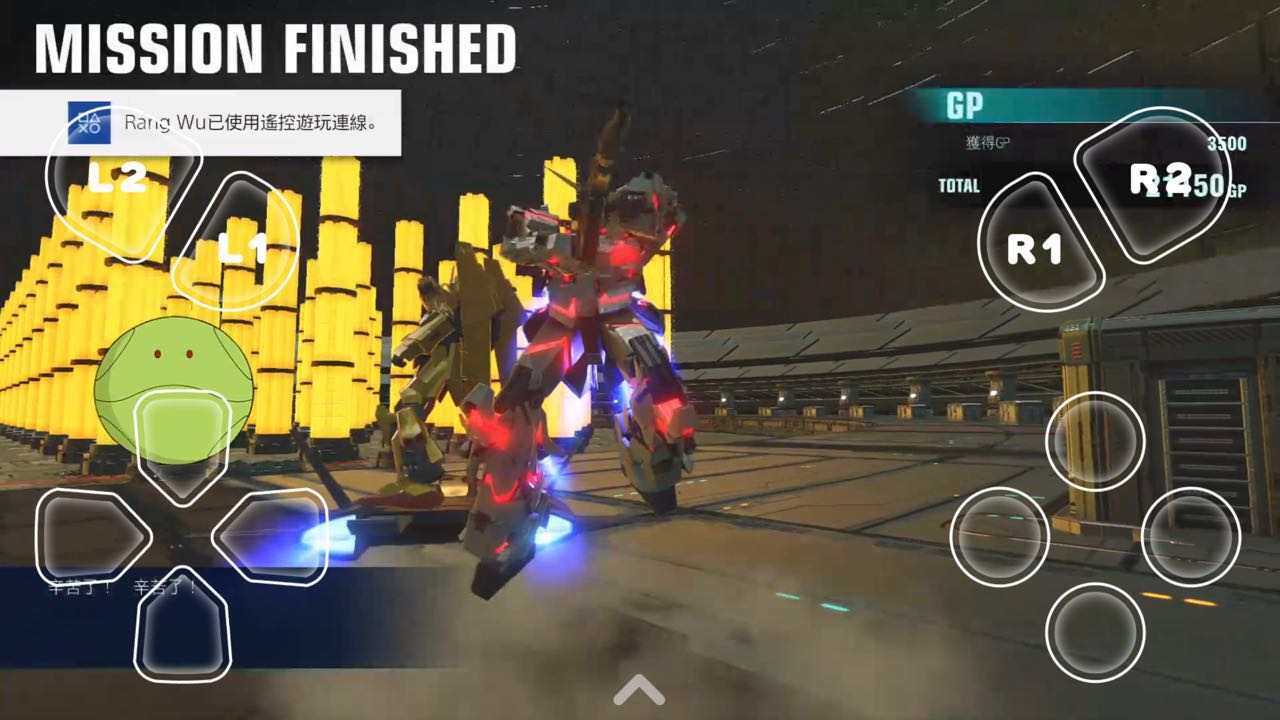1280x720 pixels.
Task: Tap the D-pad down arrow
Action: [x=182, y=625]
